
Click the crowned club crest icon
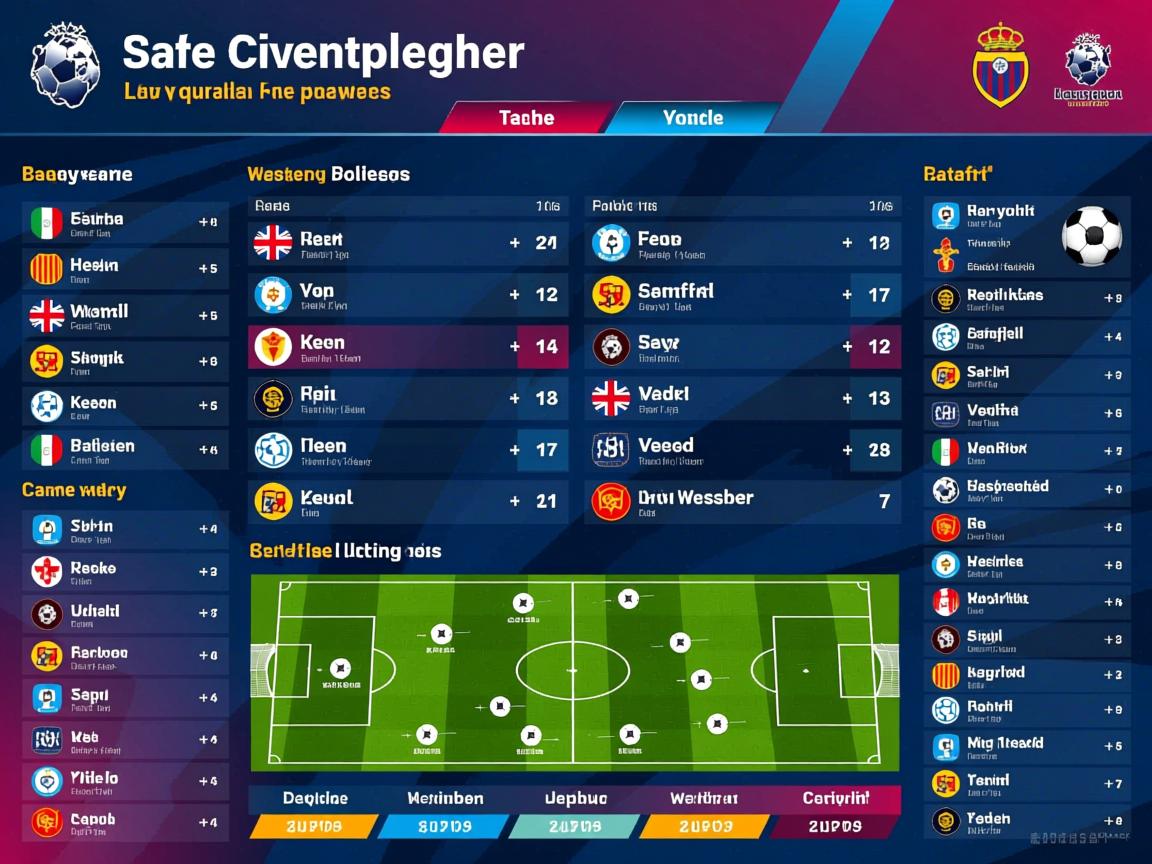pos(1000,66)
